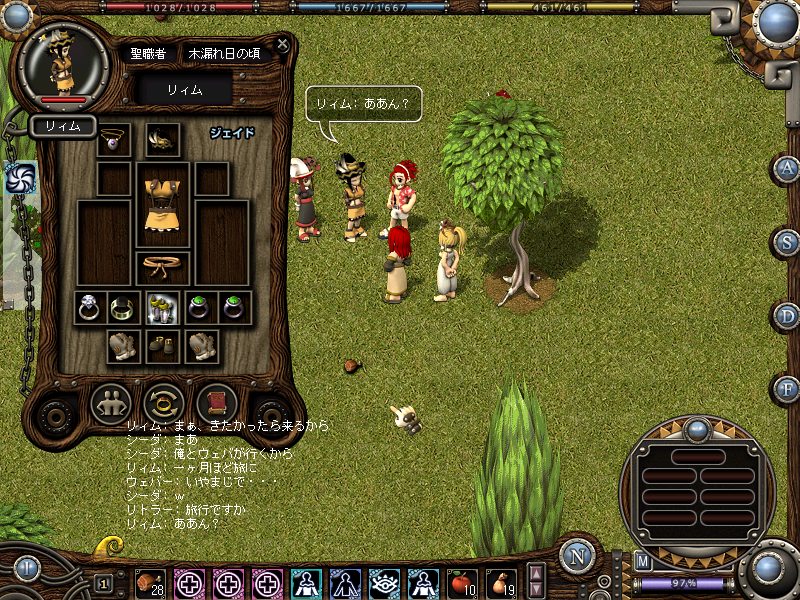Select the diamond ring slot
800x600 pixels.
[x=90, y=307]
